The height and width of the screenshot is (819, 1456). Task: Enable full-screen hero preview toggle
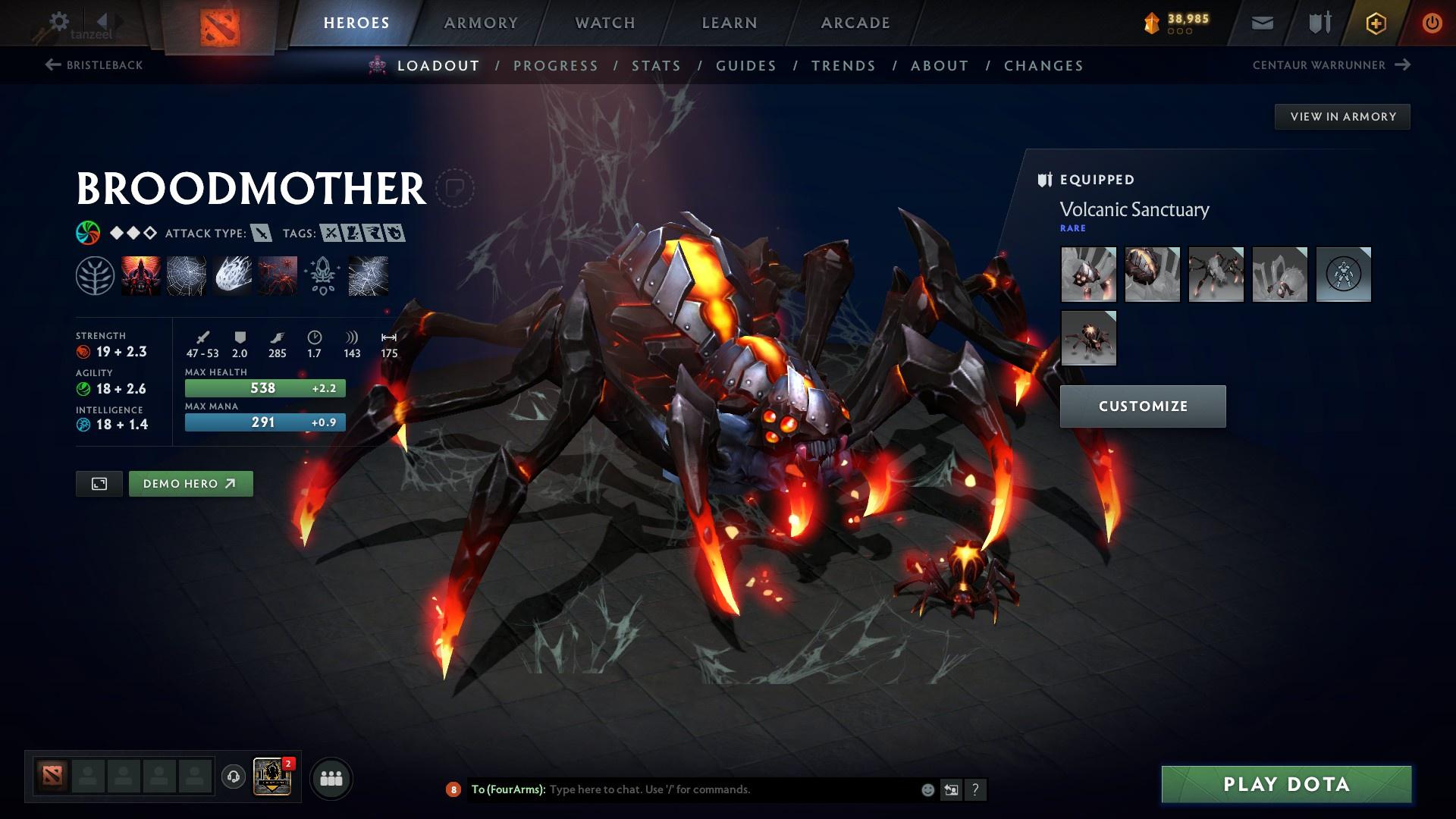coord(99,483)
